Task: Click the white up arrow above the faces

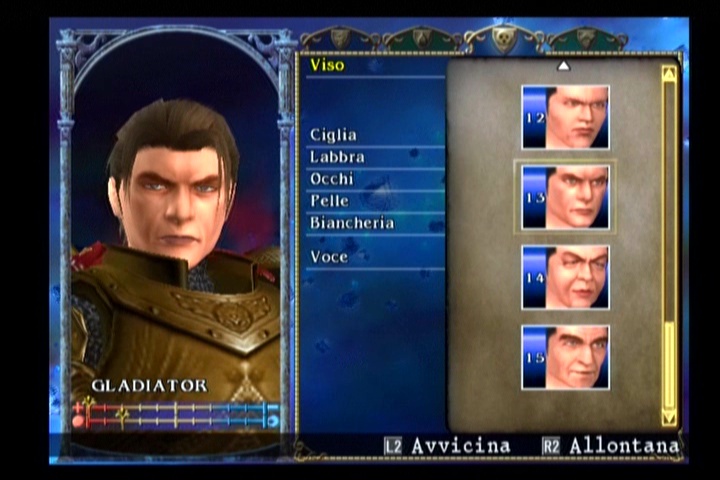Action: click(563, 66)
